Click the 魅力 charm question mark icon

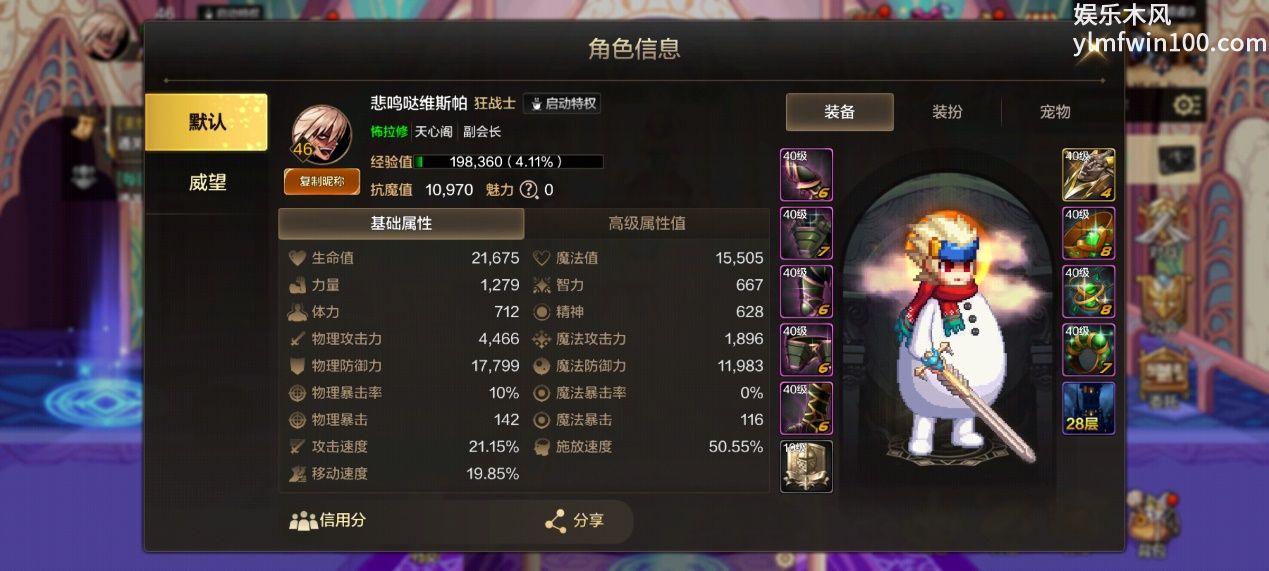point(528,190)
